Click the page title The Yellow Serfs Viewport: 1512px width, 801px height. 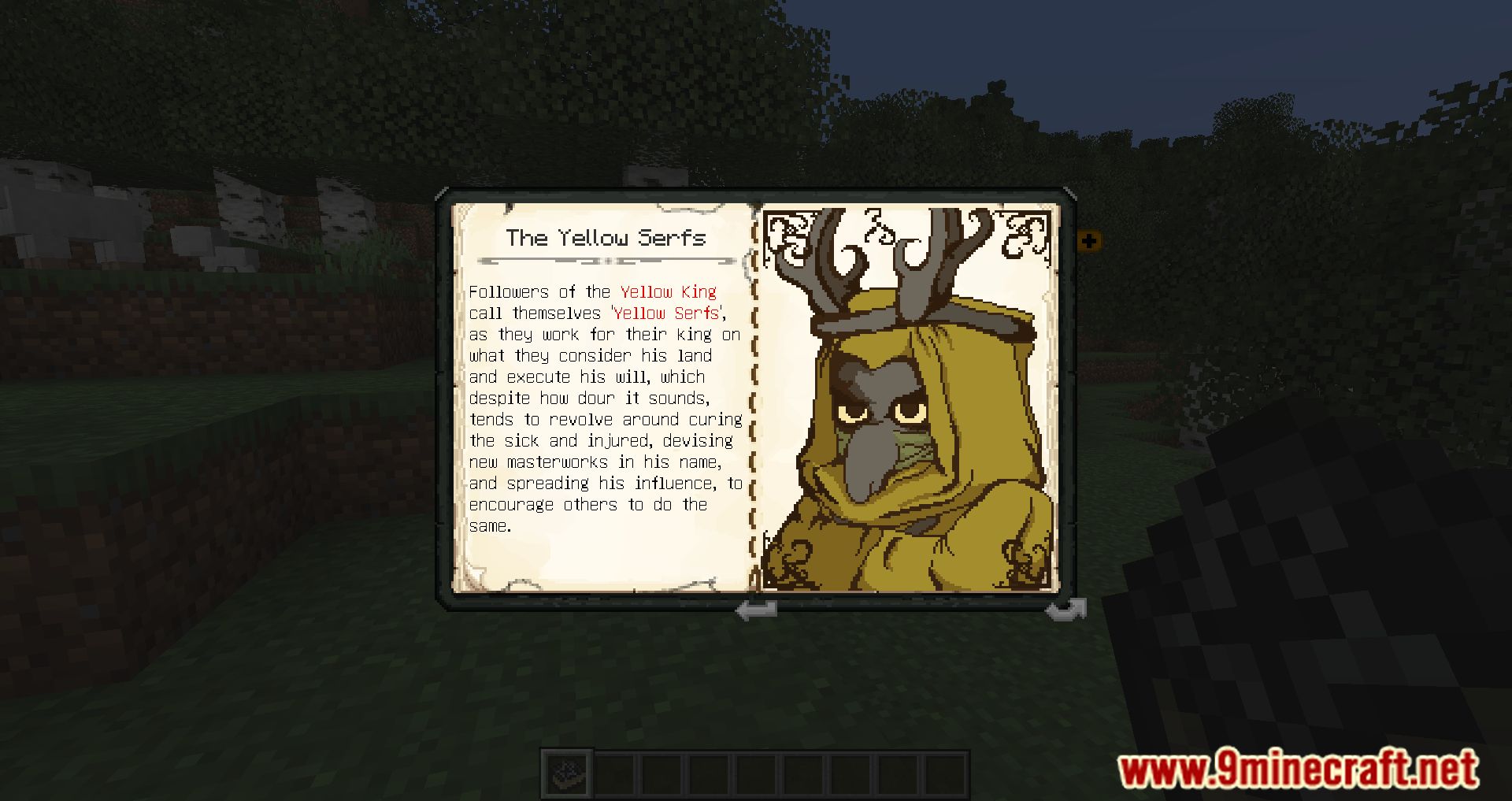(x=606, y=238)
